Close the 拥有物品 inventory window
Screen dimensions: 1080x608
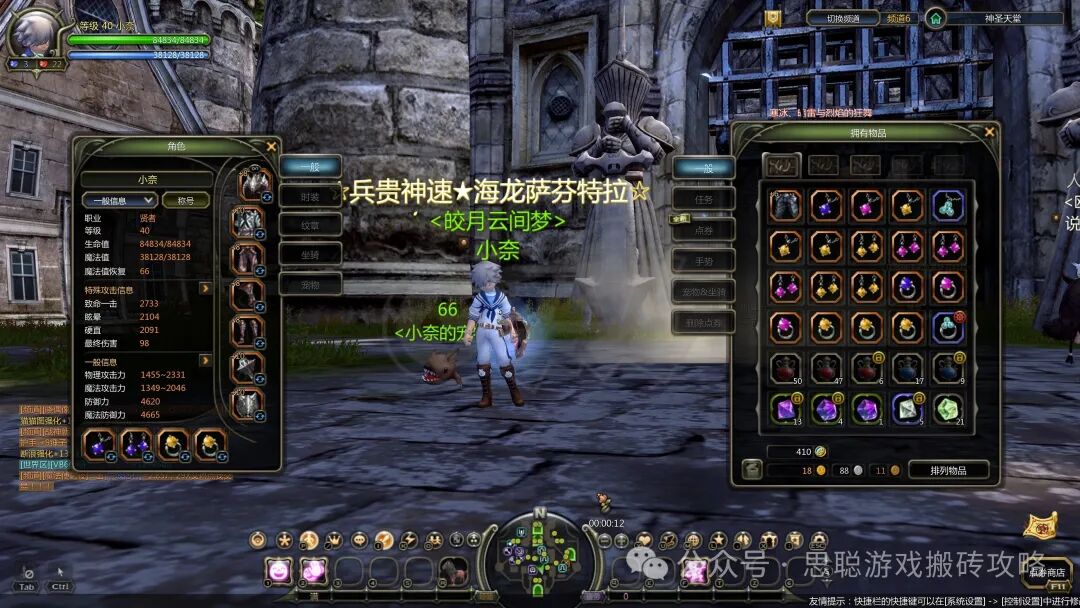point(989,131)
